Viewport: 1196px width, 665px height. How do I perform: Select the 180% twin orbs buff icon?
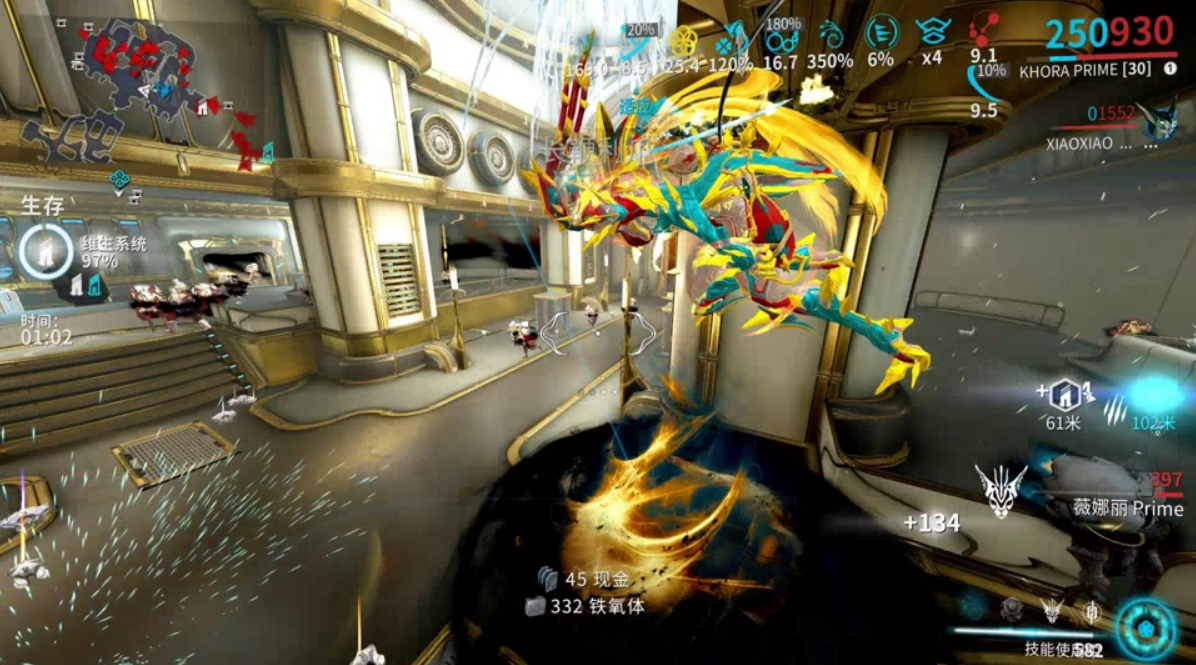tap(781, 38)
